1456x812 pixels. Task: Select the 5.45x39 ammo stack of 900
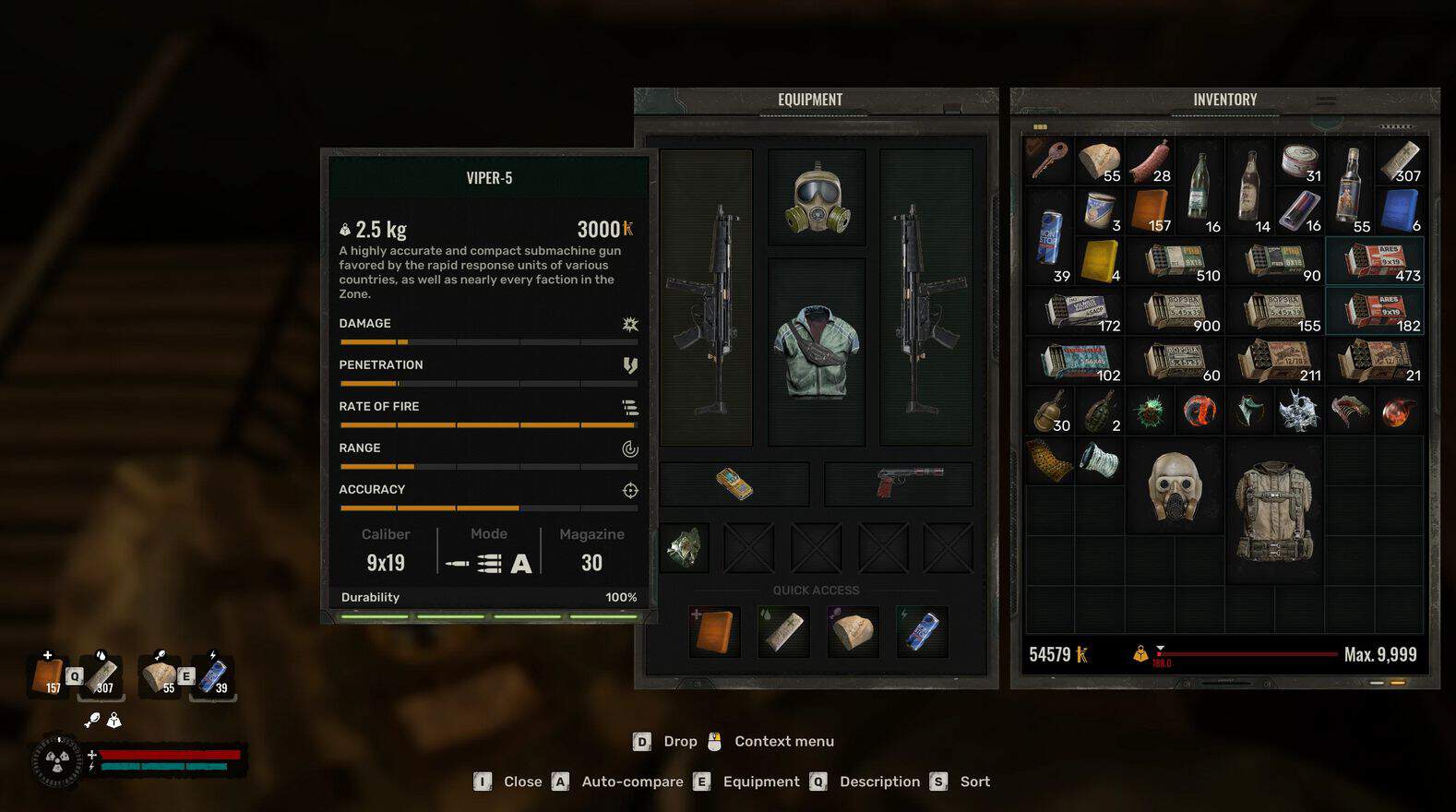coord(1175,311)
